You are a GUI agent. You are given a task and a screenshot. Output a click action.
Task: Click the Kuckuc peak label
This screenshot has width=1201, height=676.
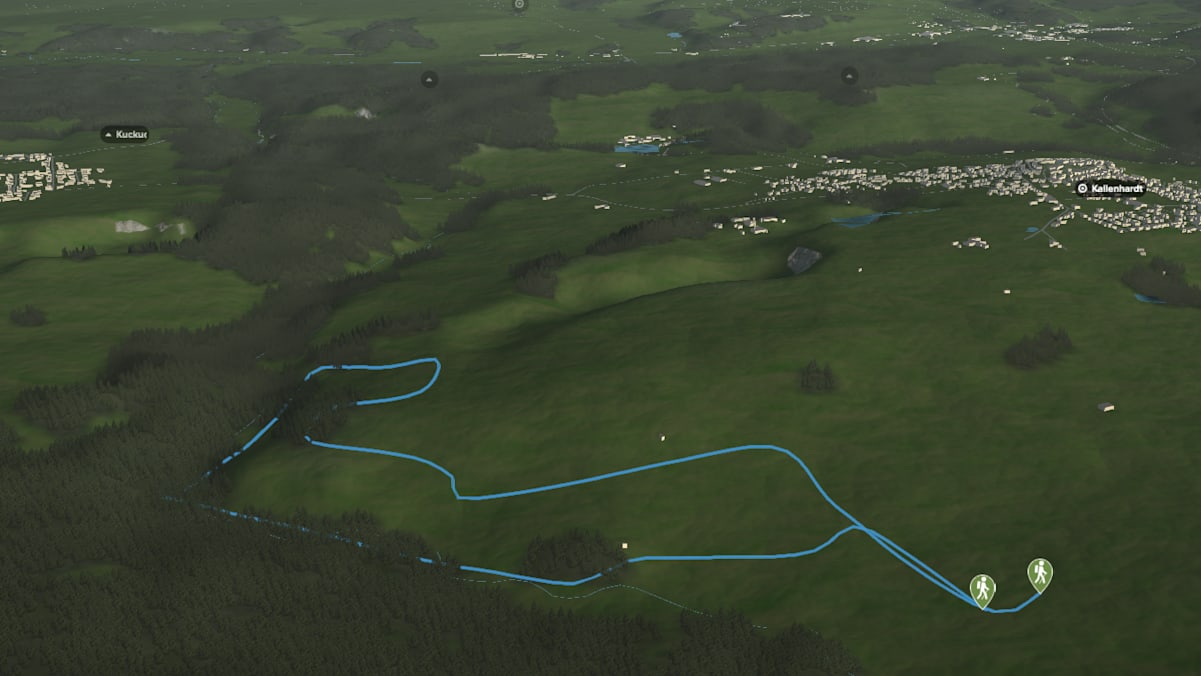(125, 134)
